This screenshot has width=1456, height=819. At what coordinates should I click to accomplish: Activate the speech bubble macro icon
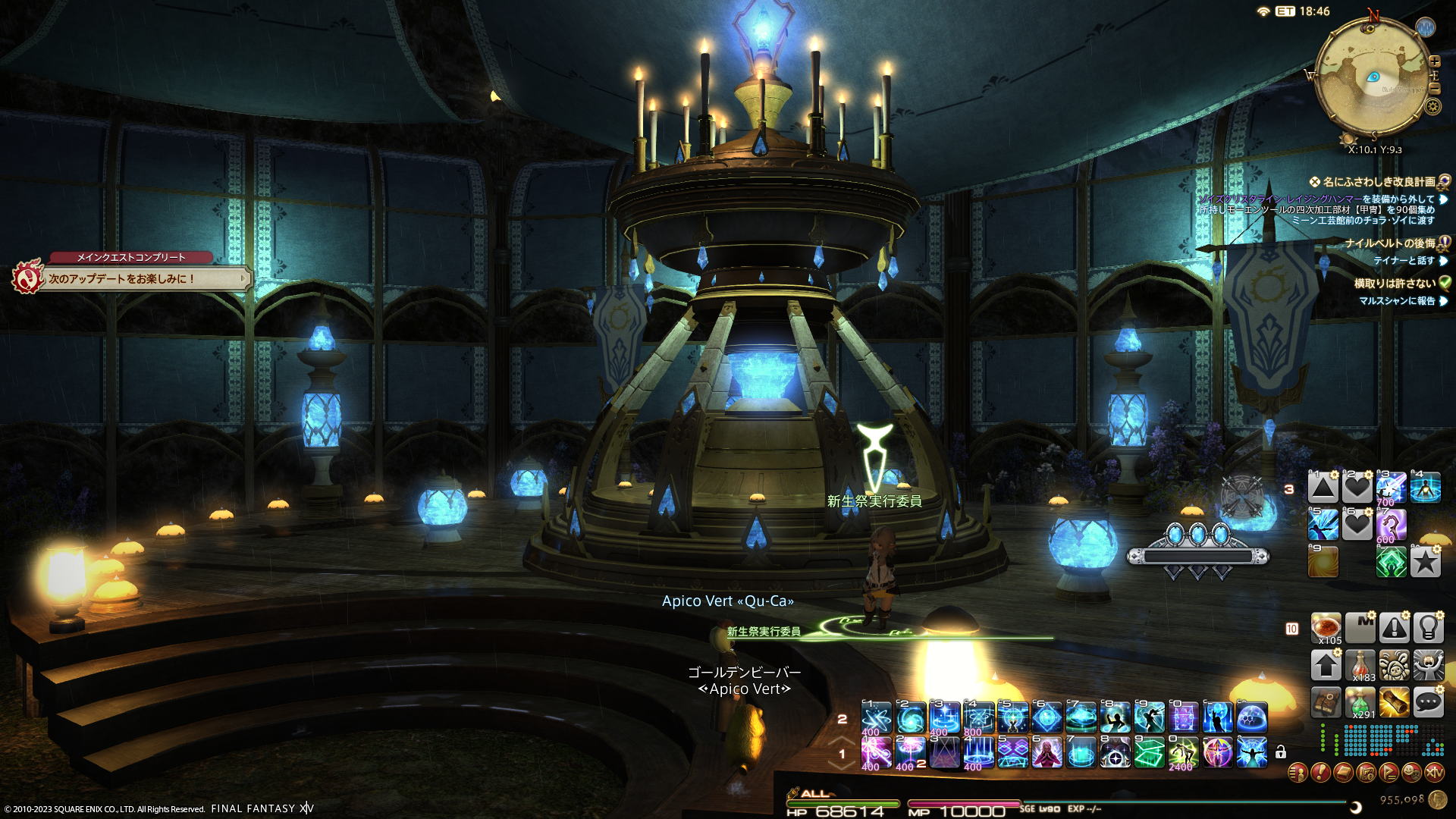coord(1428,702)
